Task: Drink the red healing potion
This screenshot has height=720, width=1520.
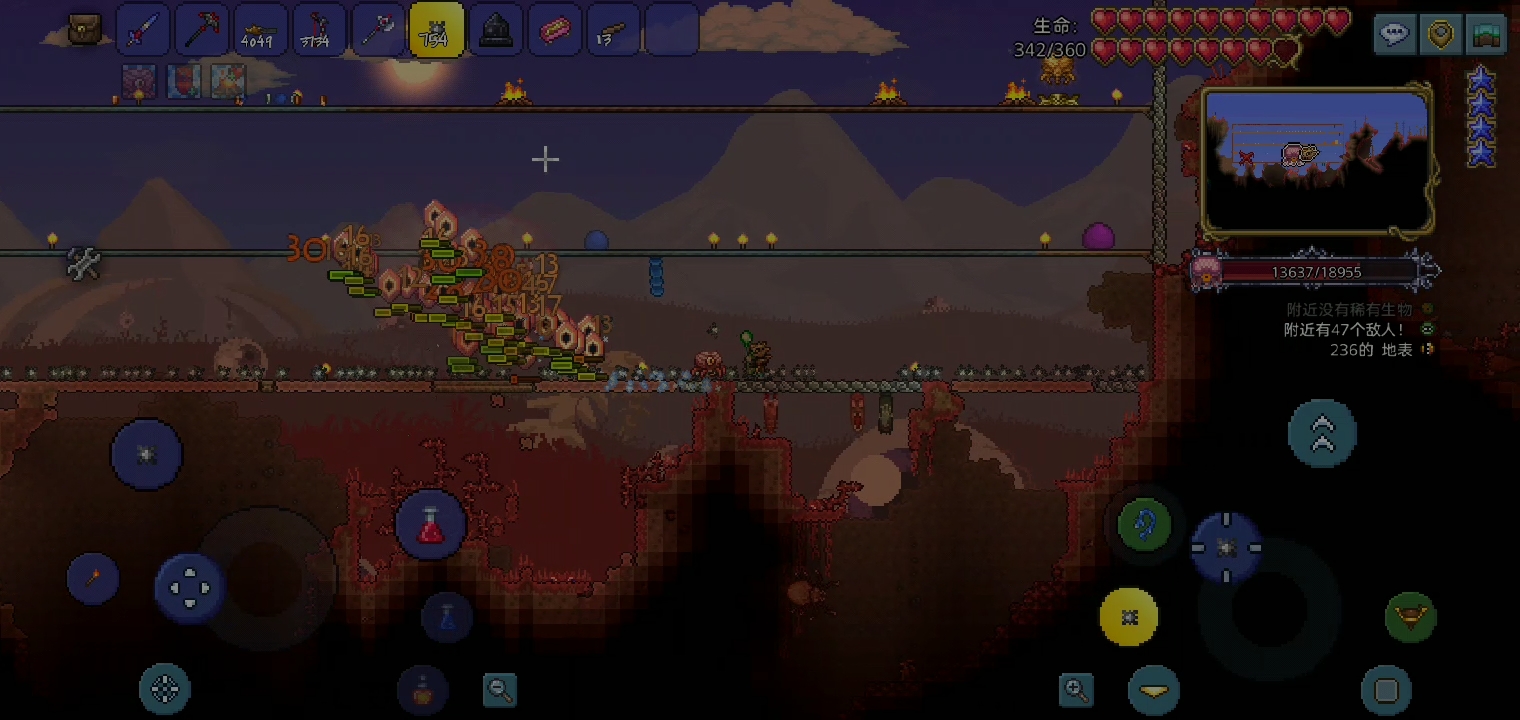Action: point(430,525)
